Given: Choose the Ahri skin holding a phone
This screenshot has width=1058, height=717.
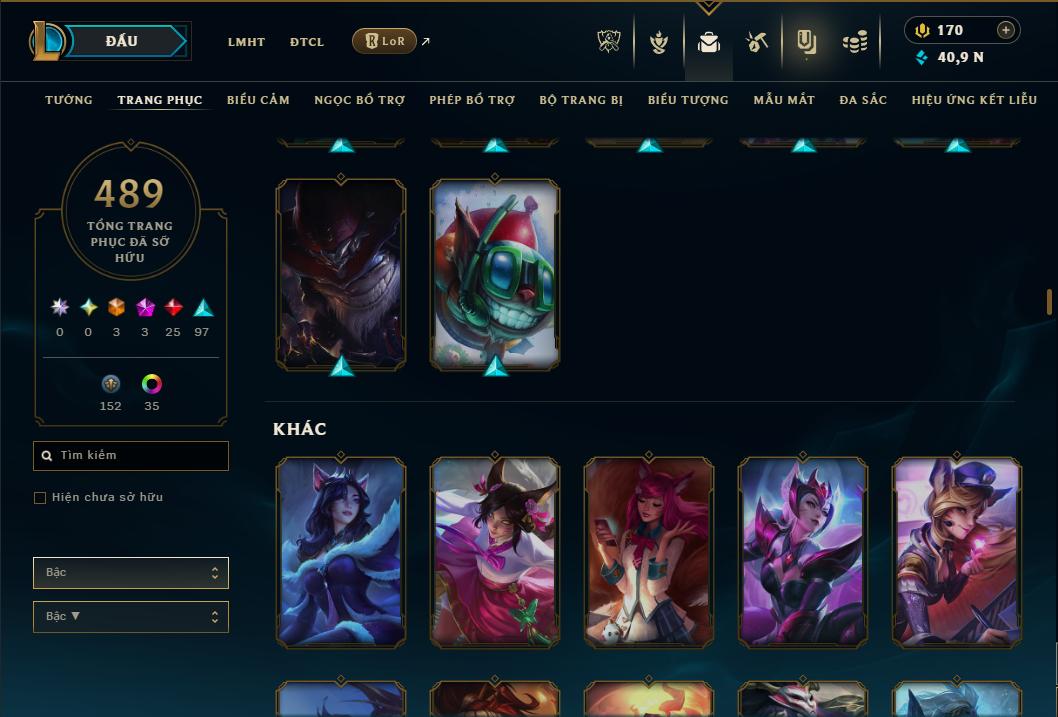Looking at the screenshot, I should click(x=649, y=551).
